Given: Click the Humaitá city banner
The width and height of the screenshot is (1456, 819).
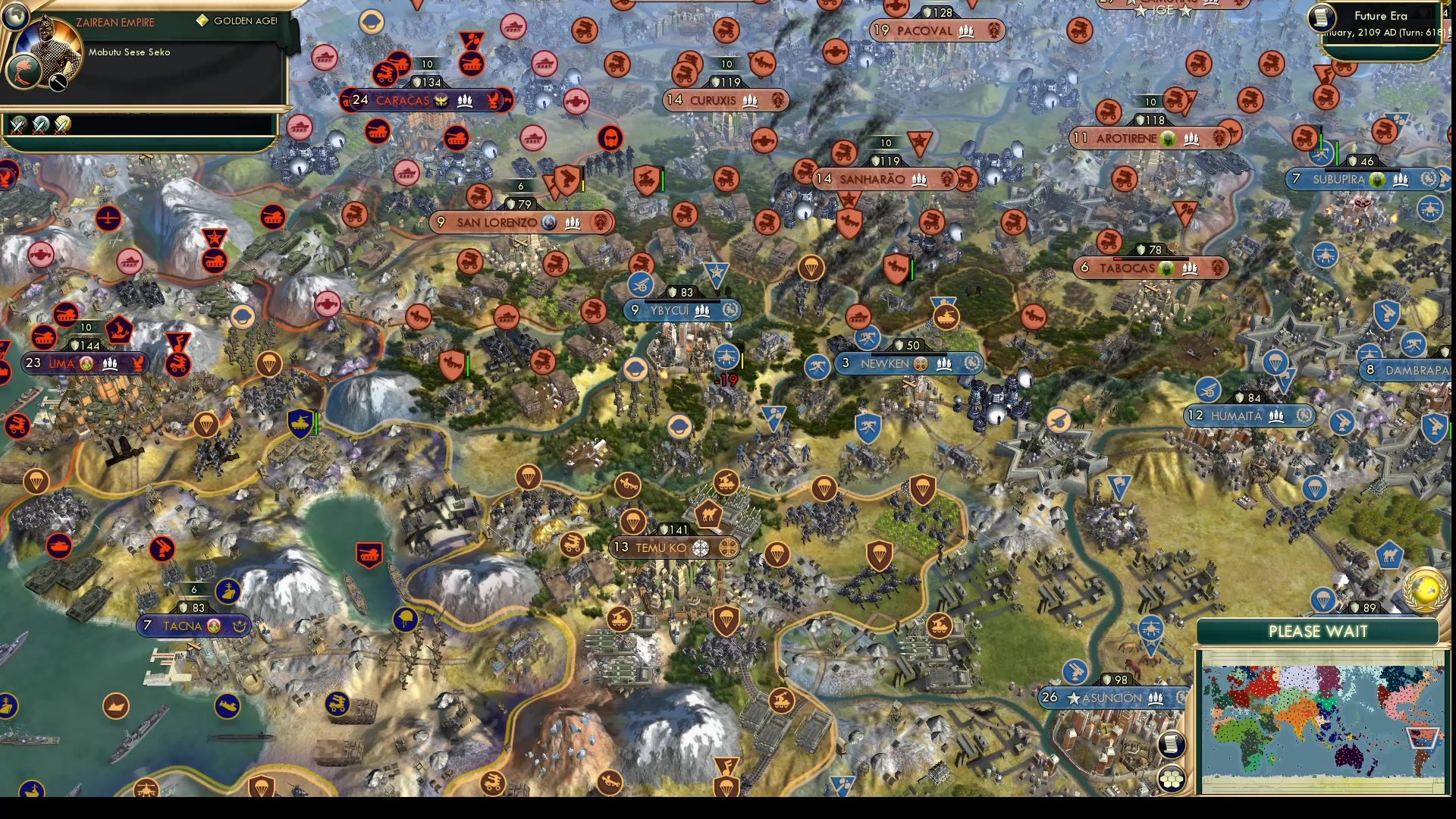Looking at the screenshot, I should click(1250, 416).
